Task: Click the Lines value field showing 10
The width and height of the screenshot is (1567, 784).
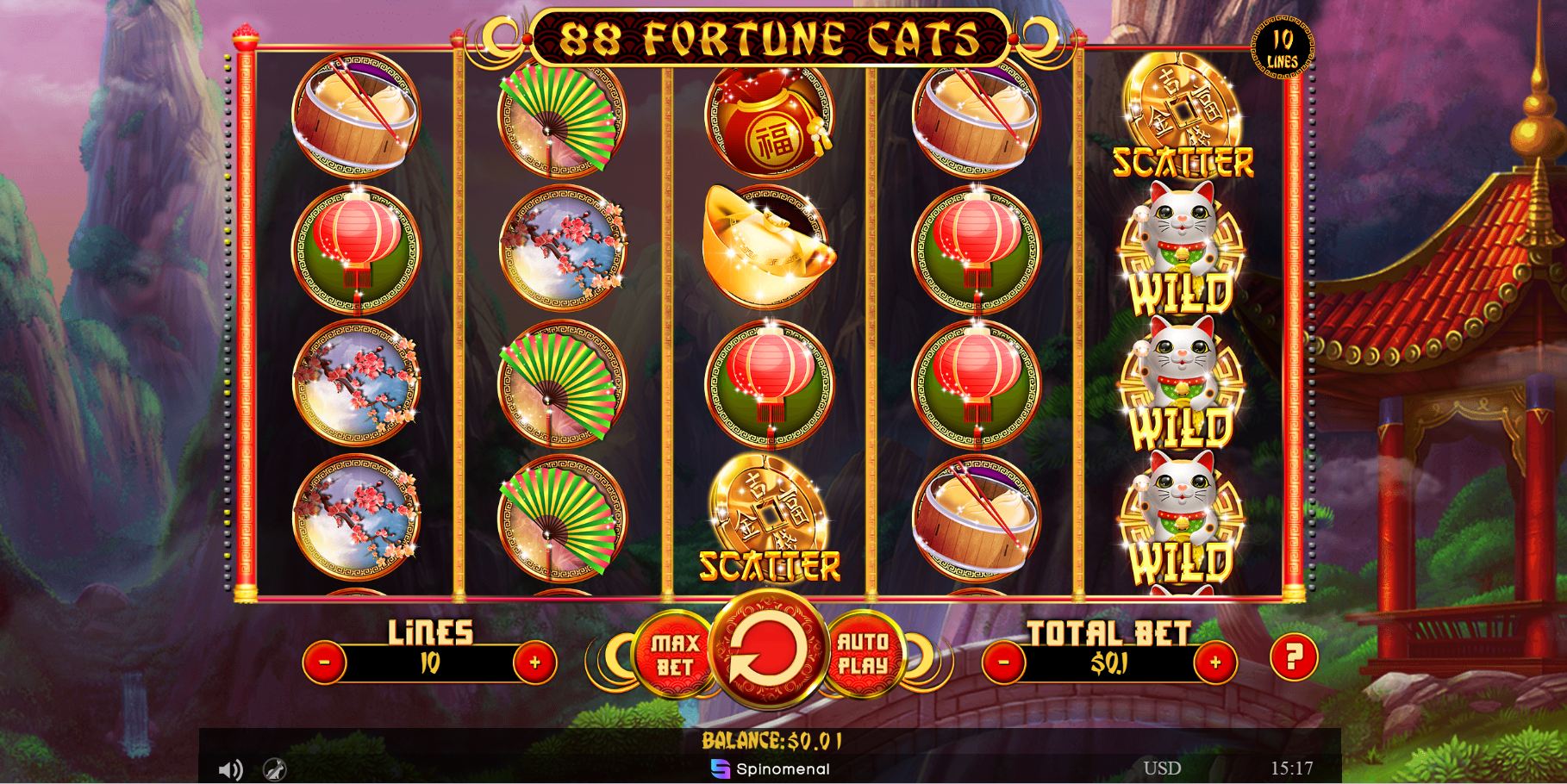Action: (432, 662)
